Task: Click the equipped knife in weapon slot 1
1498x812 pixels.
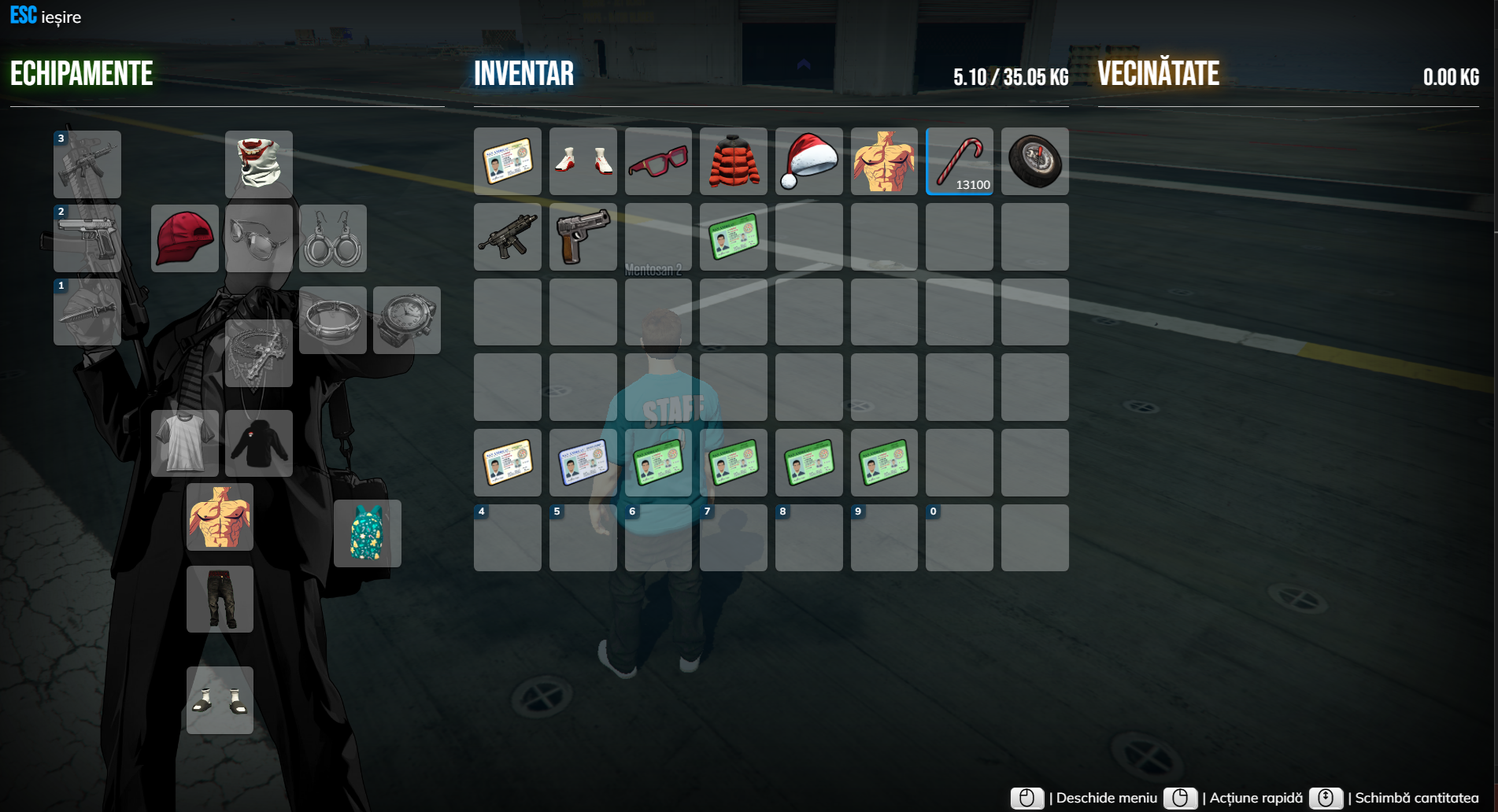Action: click(x=87, y=314)
